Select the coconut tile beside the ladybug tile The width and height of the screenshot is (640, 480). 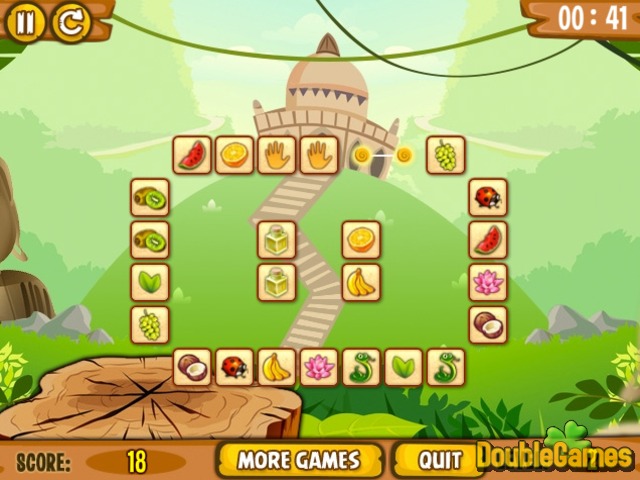192,367
